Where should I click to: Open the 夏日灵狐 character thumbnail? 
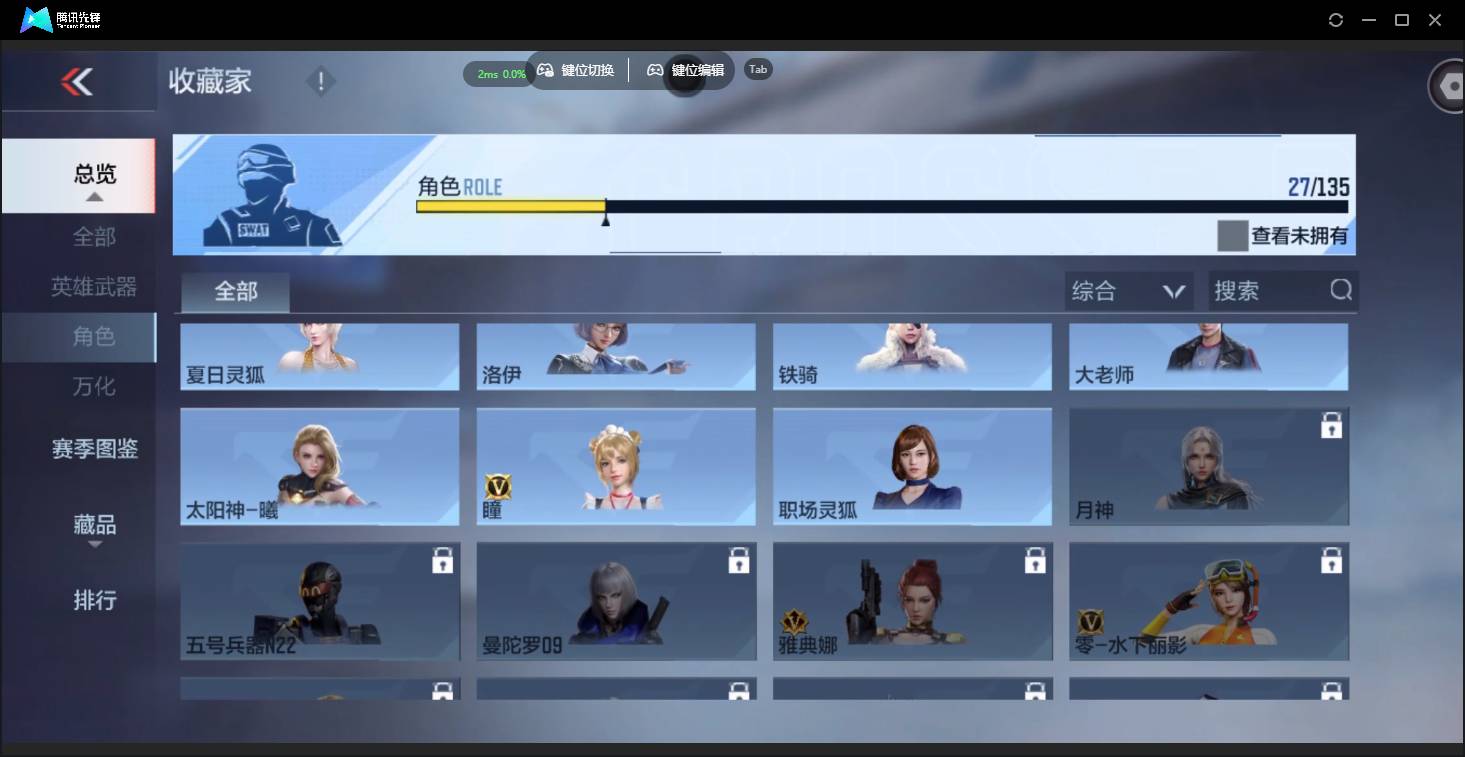[319, 356]
